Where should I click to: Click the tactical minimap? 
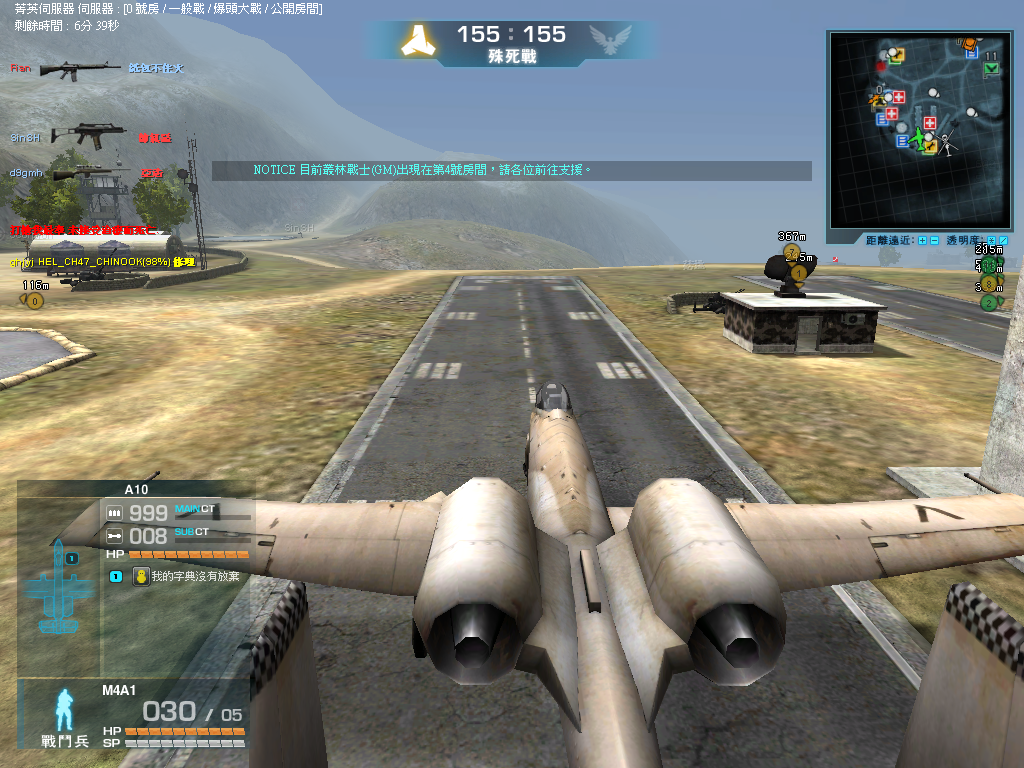[x=919, y=130]
